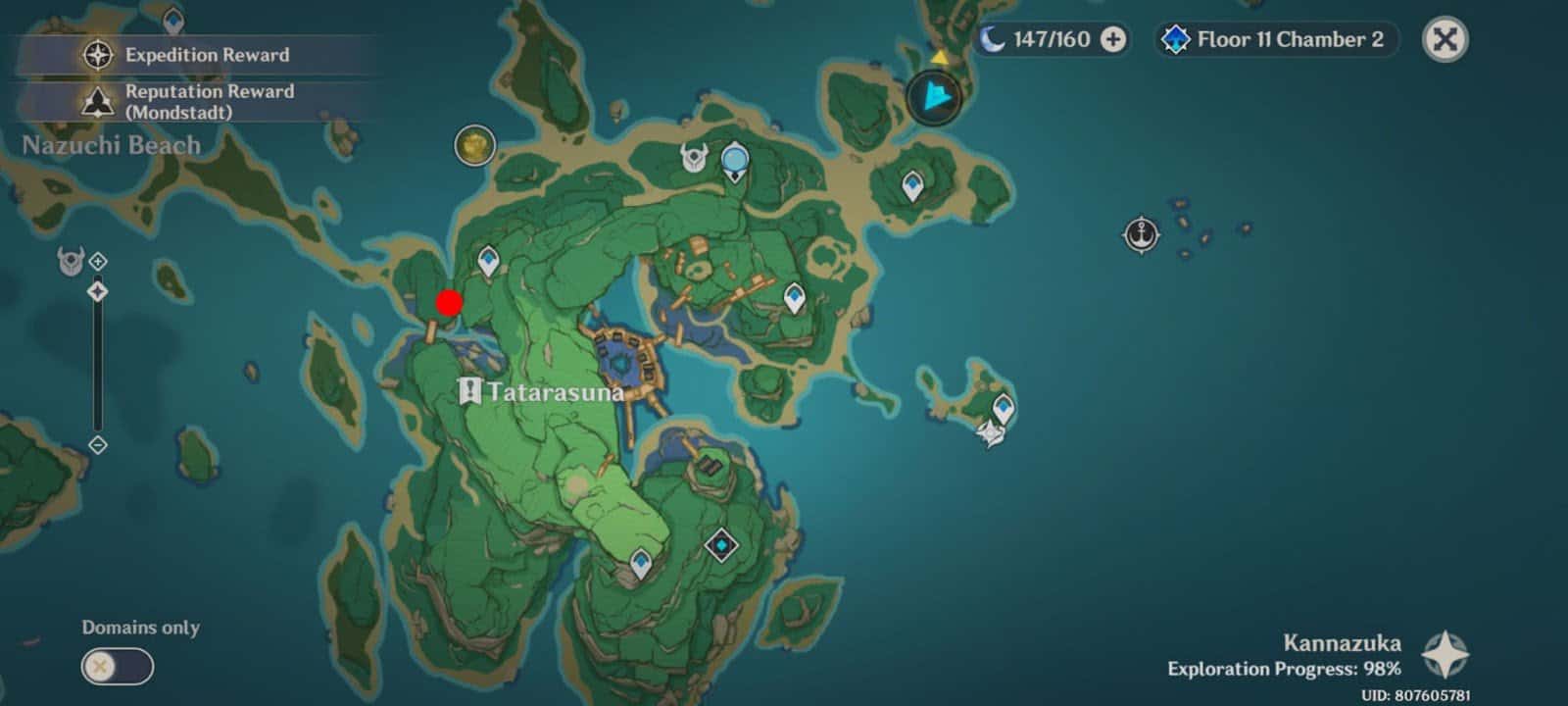Zoom out with the map minus button
The image size is (1568, 706).
click(x=98, y=445)
